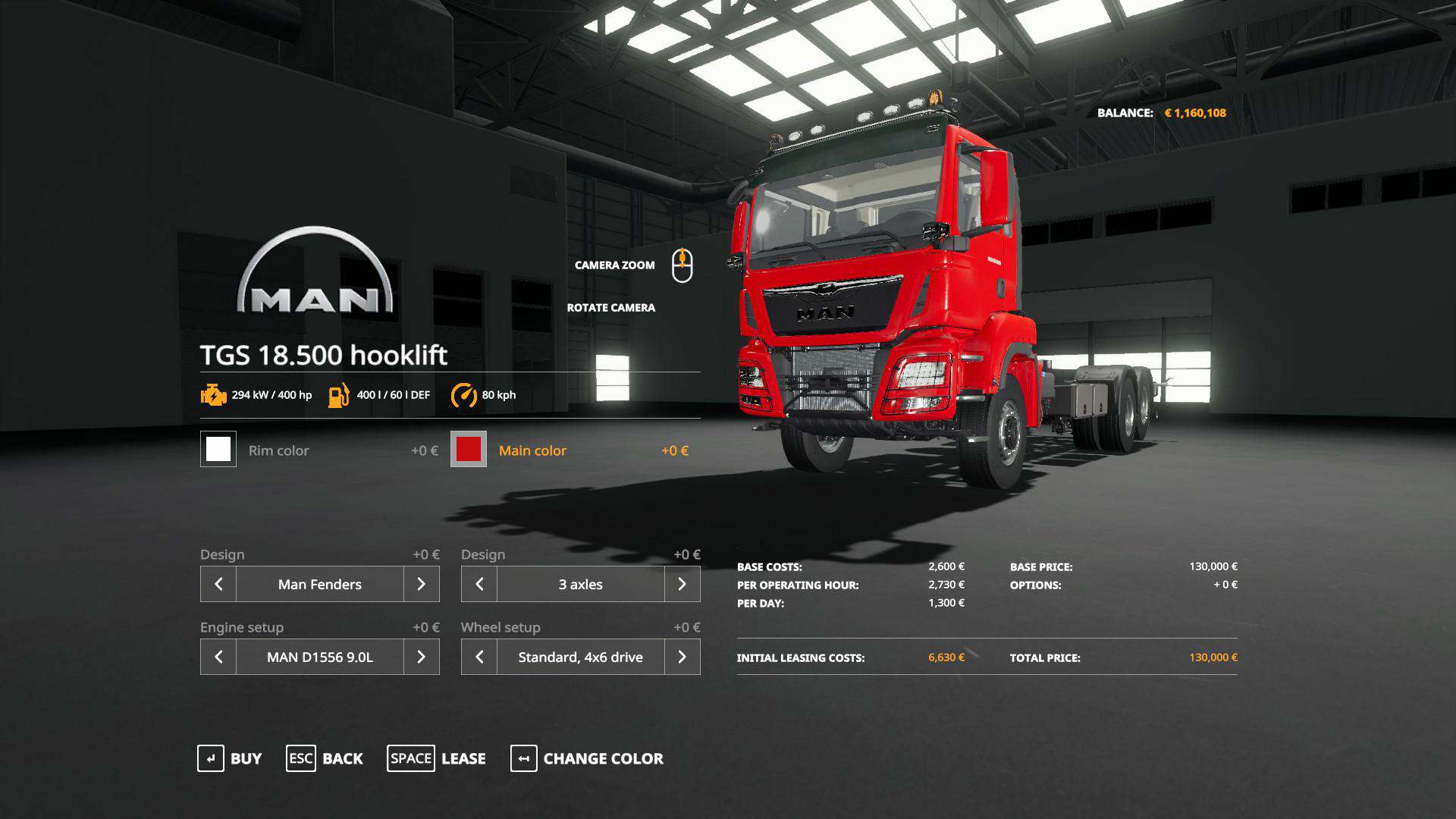Click the previous arrow beside Man Fenders
The image size is (1456, 819).
[x=218, y=584]
